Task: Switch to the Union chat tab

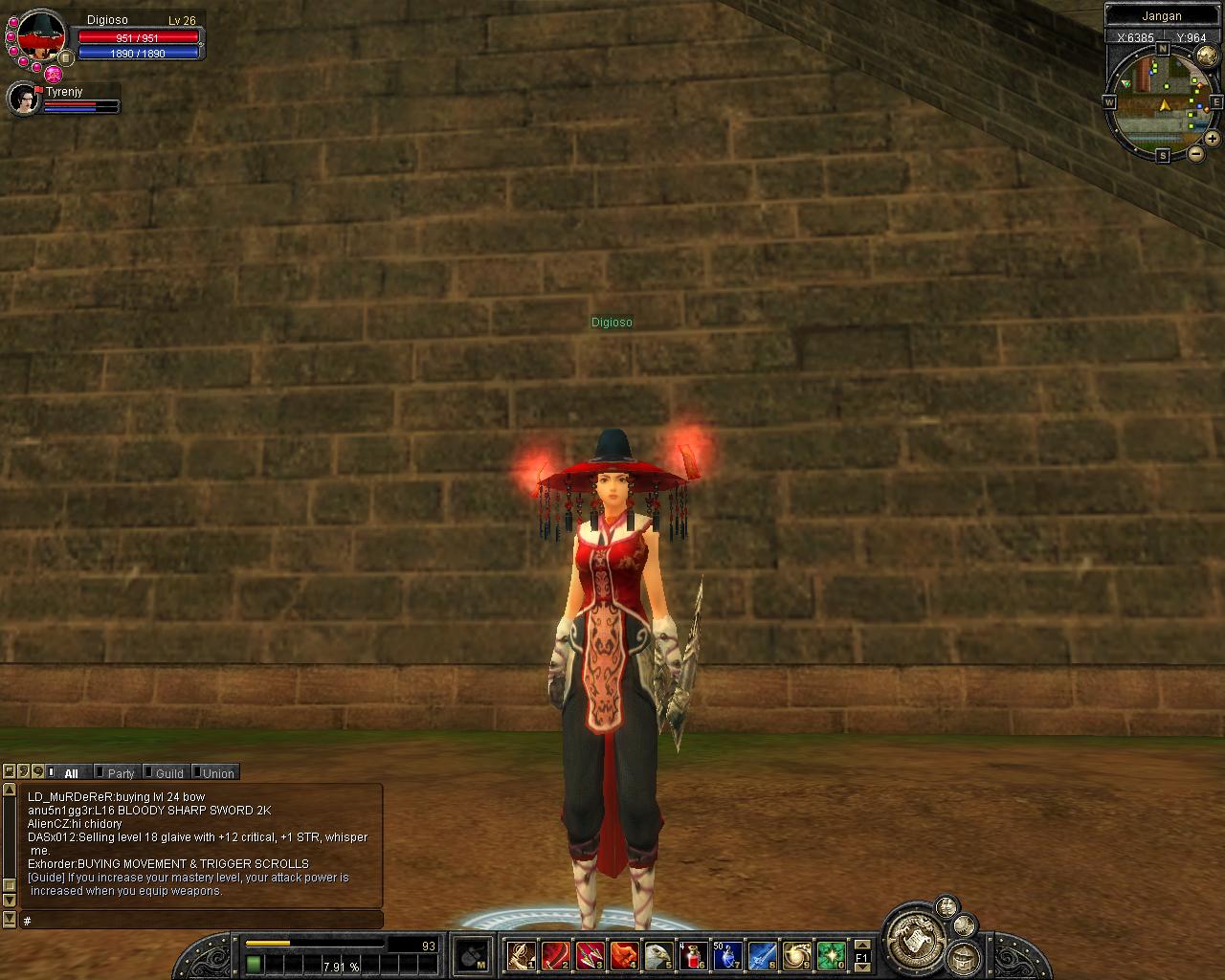Action: click(218, 773)
